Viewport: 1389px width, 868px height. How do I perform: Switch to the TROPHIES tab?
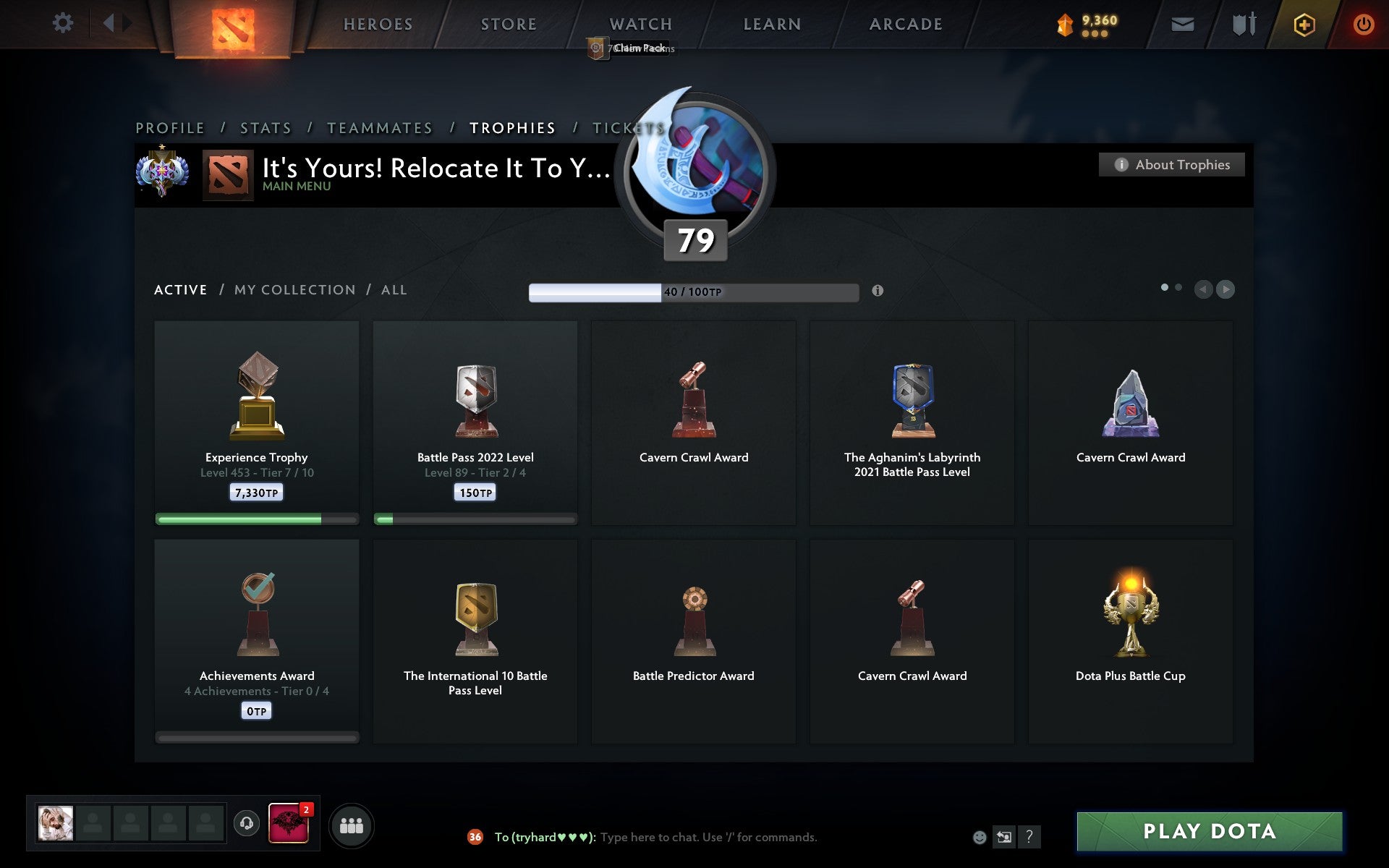[x=513, y=127]
